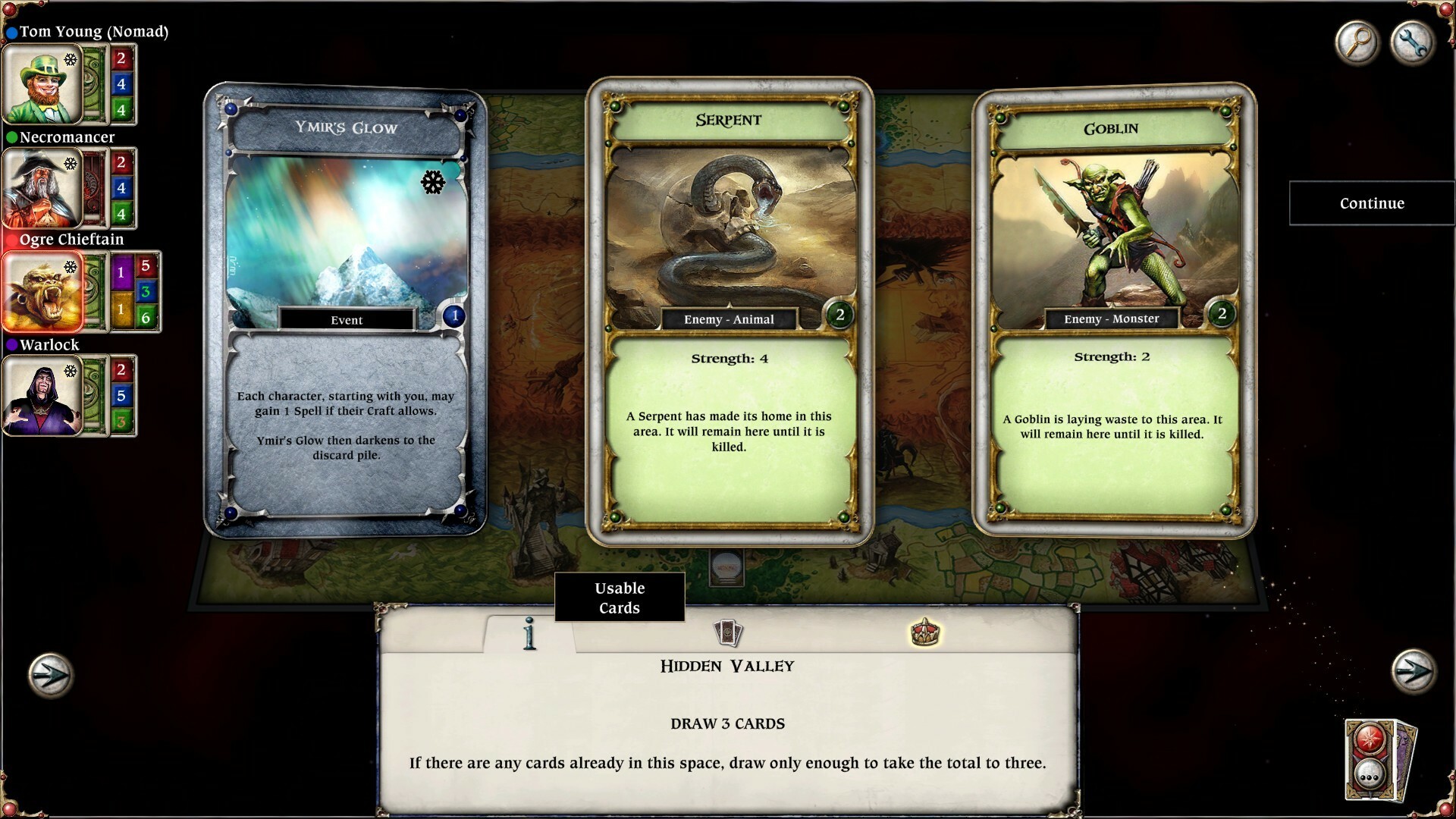Image resolution: width=1456 pixels, height=819 pixels.
Task: Click the snowflake on Ymir's Glow card
Action: 432,183
